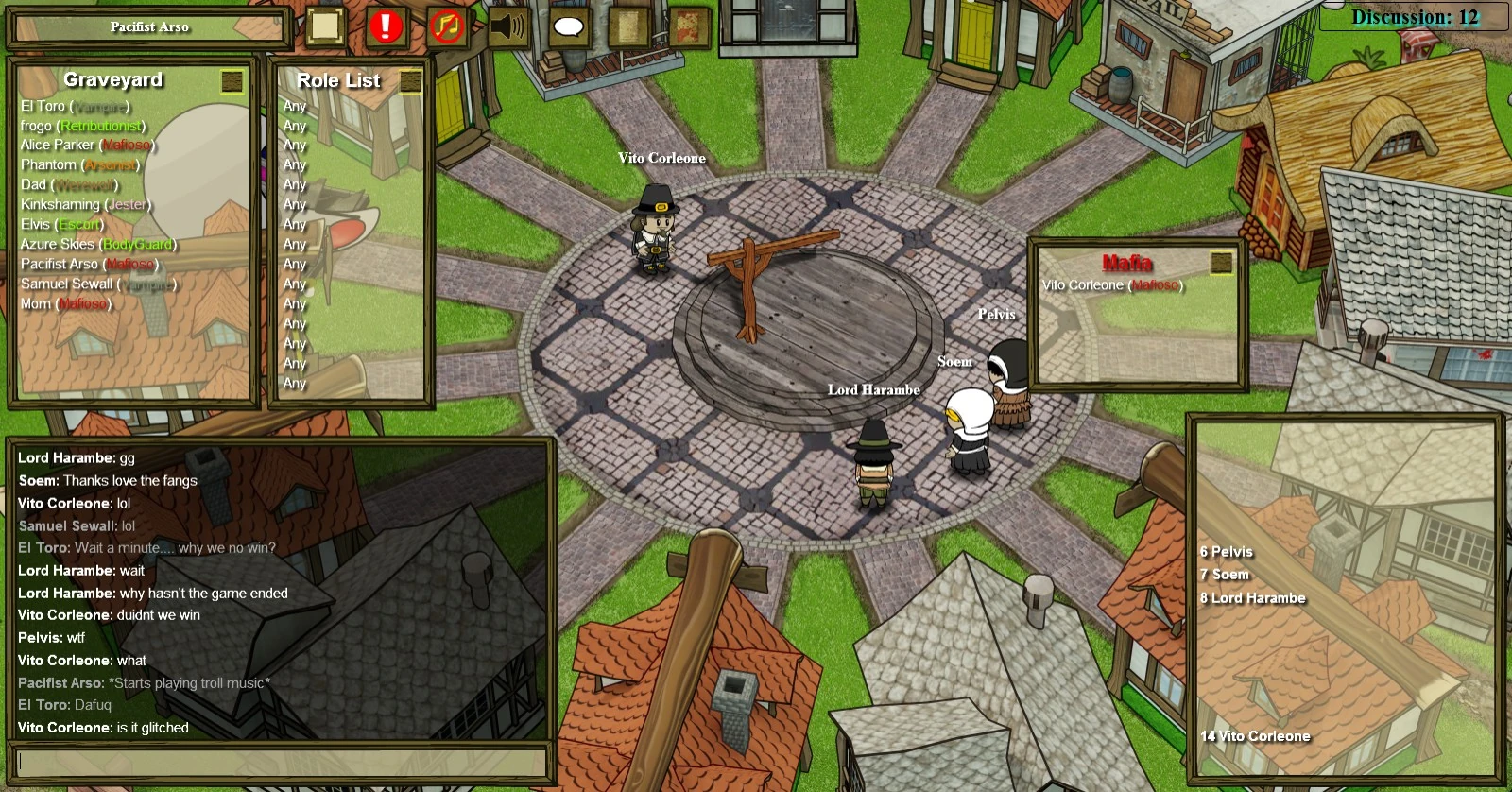The image size is (1512, 792).
Task: Expand the last Any entry in Role List
Action: (294, 384)
